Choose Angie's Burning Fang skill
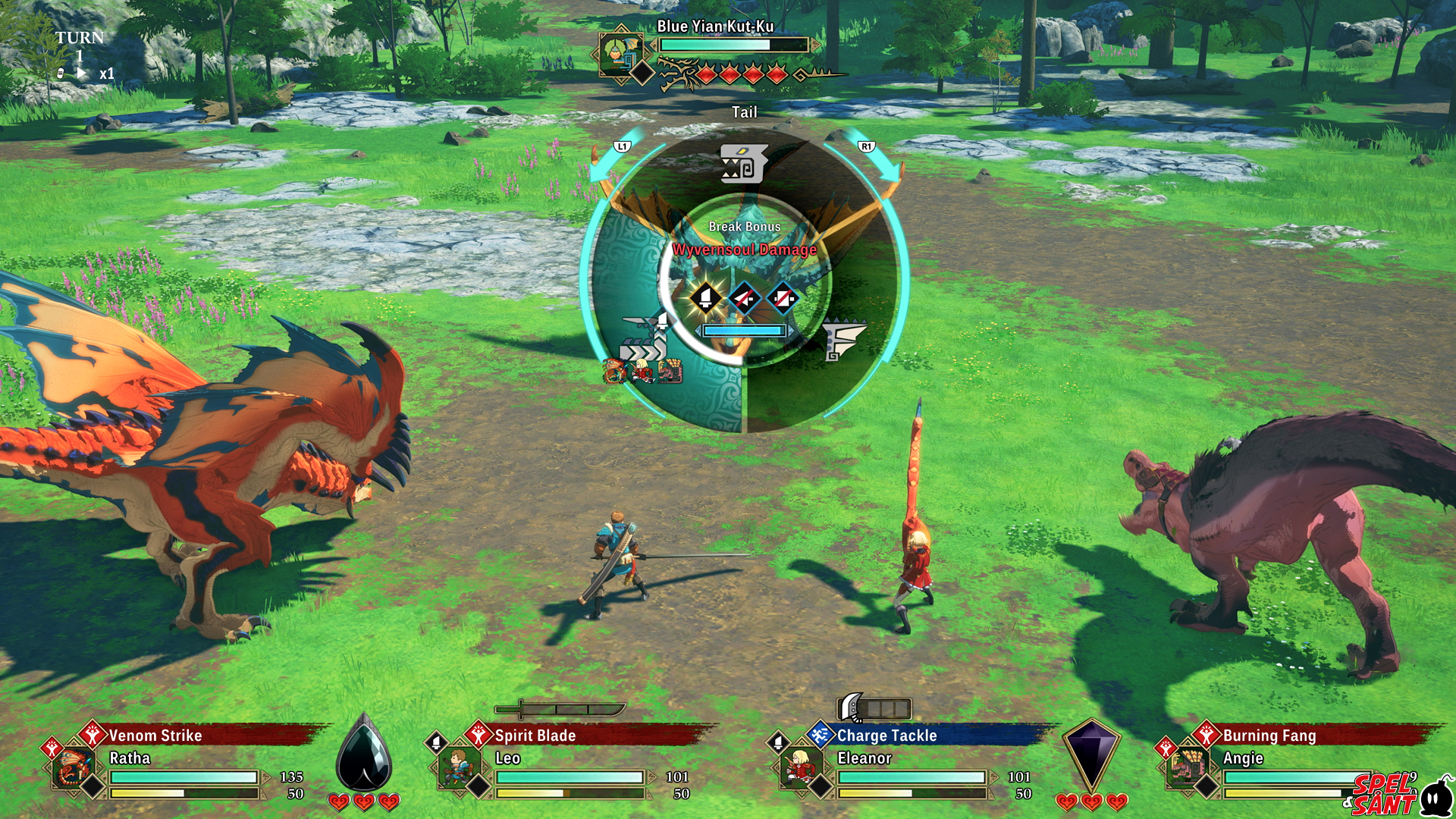The height and width of the screenshot is (819, 1456). 1269,736
